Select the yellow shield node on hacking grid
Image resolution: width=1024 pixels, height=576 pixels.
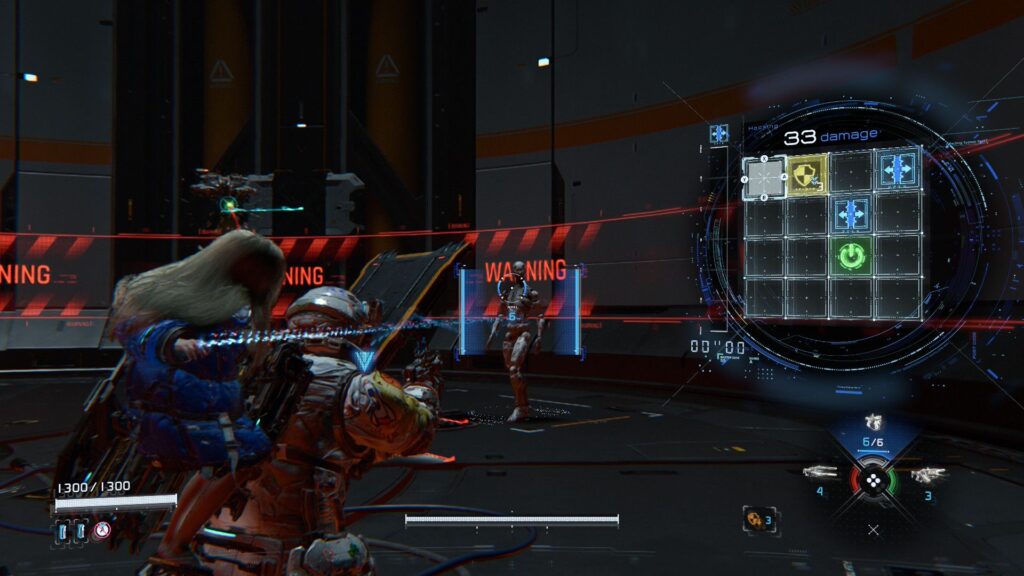[x=808, y=172]
